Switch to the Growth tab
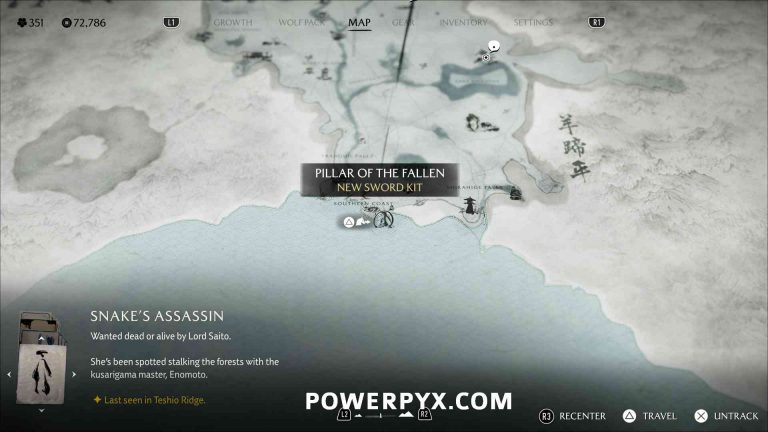Viewport: 768px width, 432px height. pyautogui.click(x=232, y=22)
